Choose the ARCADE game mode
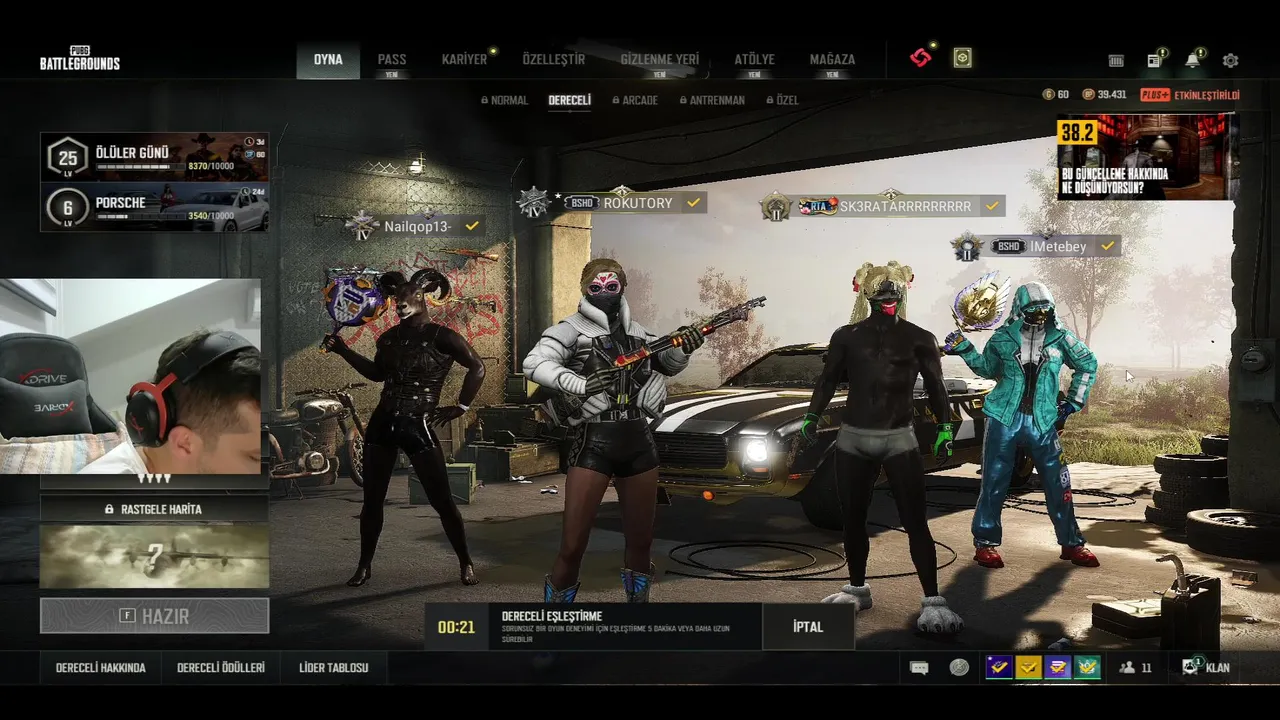The width and height of the screenshot is (1280, 720). (x=635, y=101)
